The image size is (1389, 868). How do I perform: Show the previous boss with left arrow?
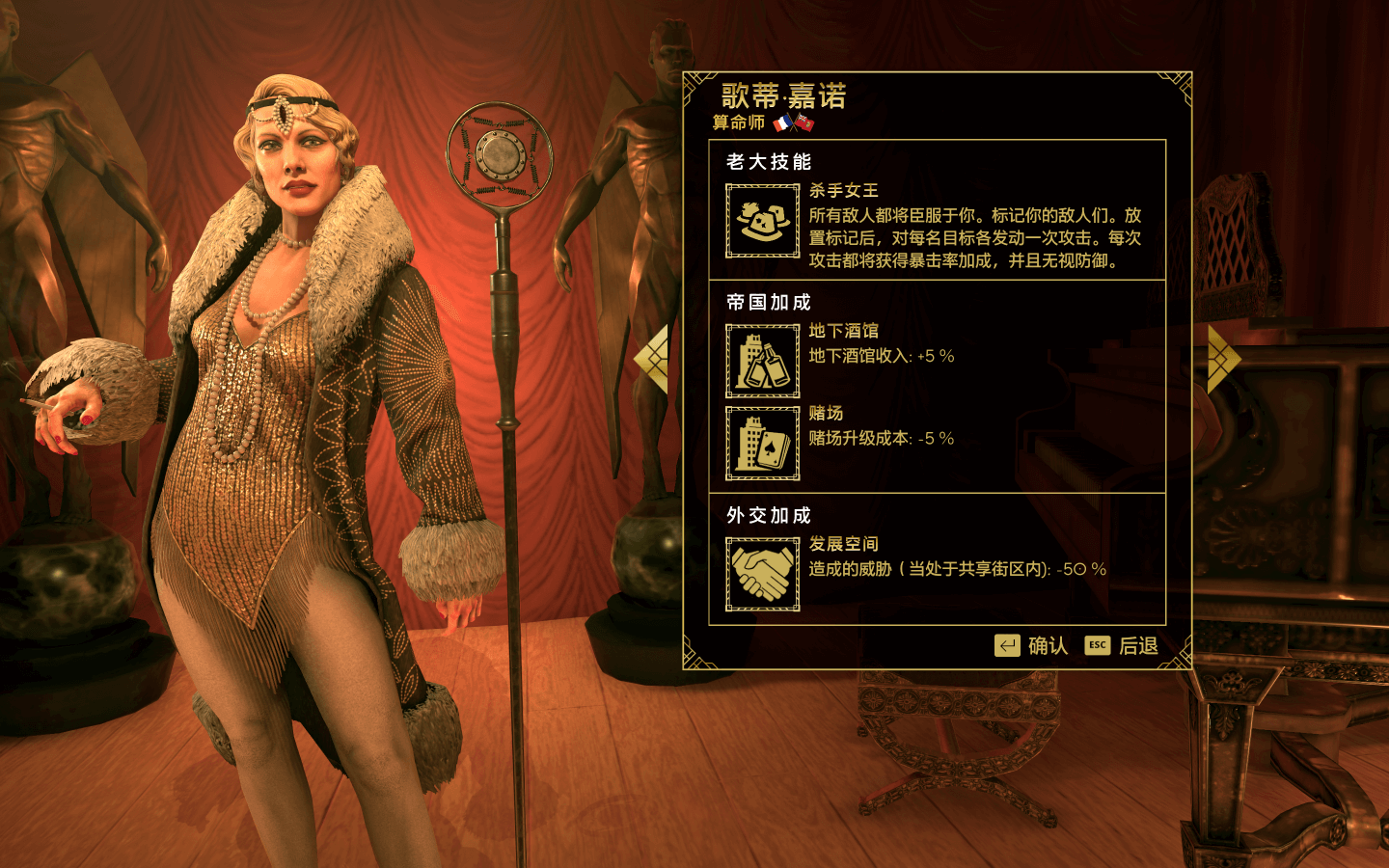pos(652,359)
